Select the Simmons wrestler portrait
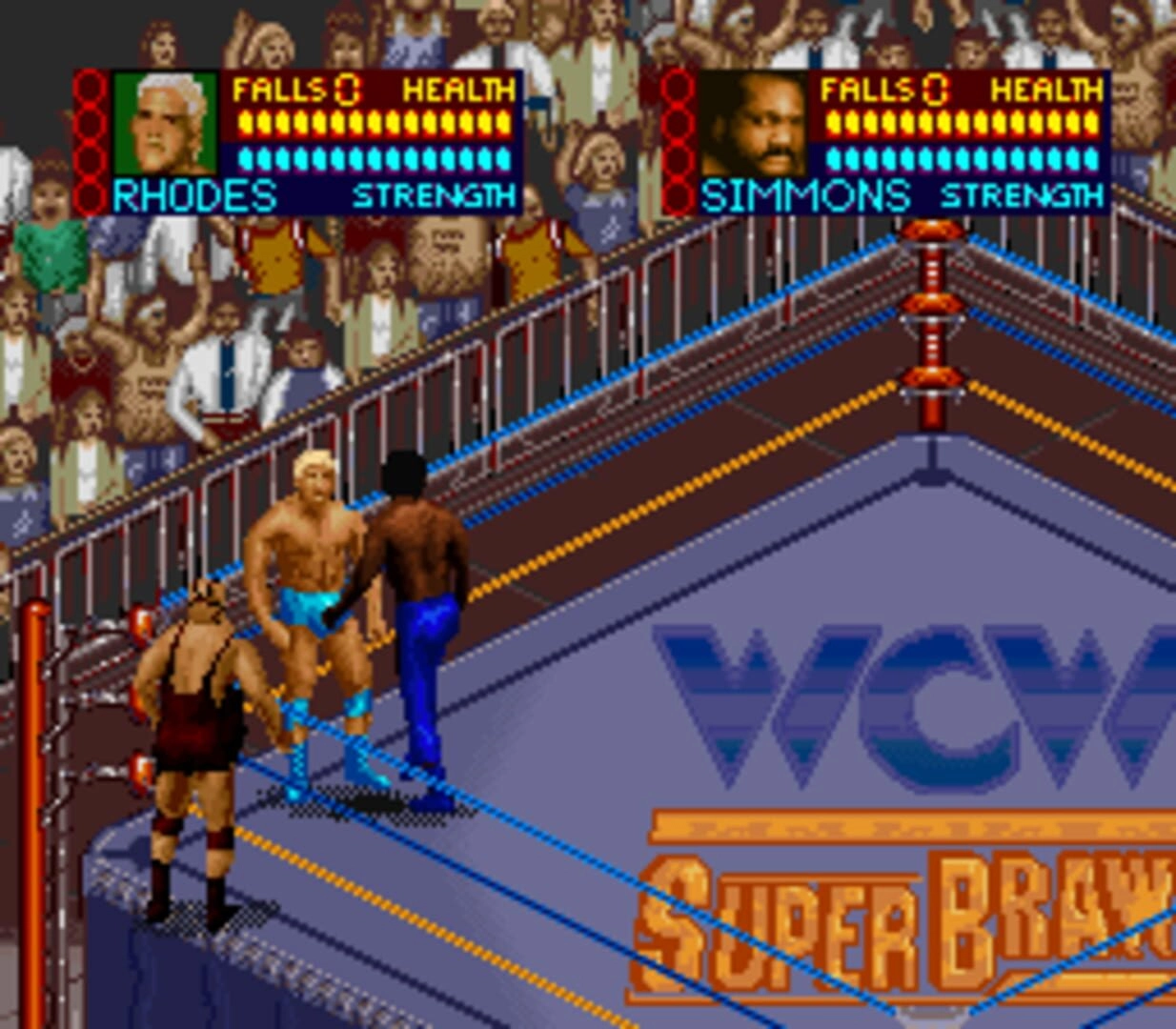This screenshot has height=1029, width=1176. click(x=754, y=125)
